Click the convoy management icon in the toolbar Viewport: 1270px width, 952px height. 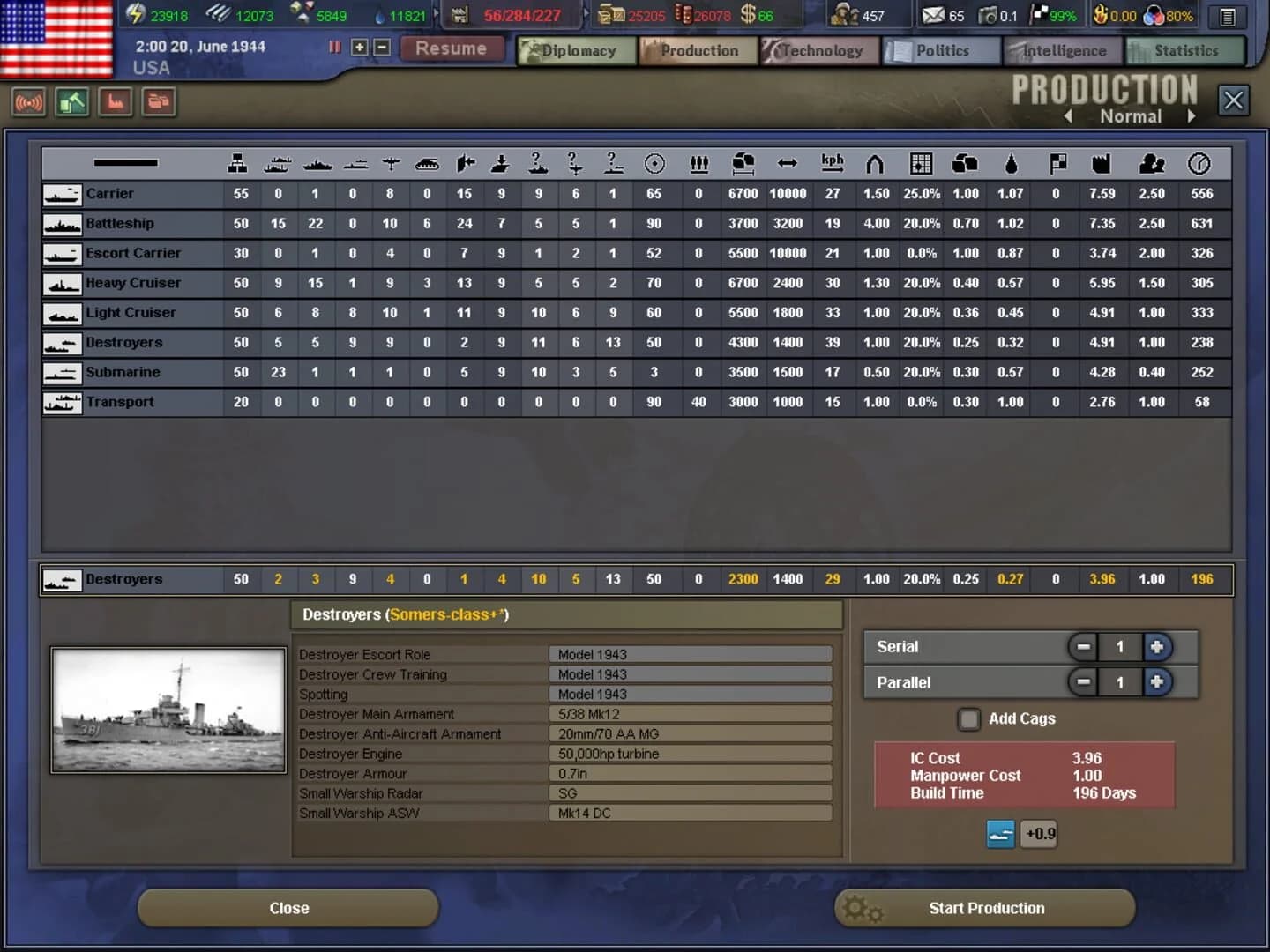(158, 102)
